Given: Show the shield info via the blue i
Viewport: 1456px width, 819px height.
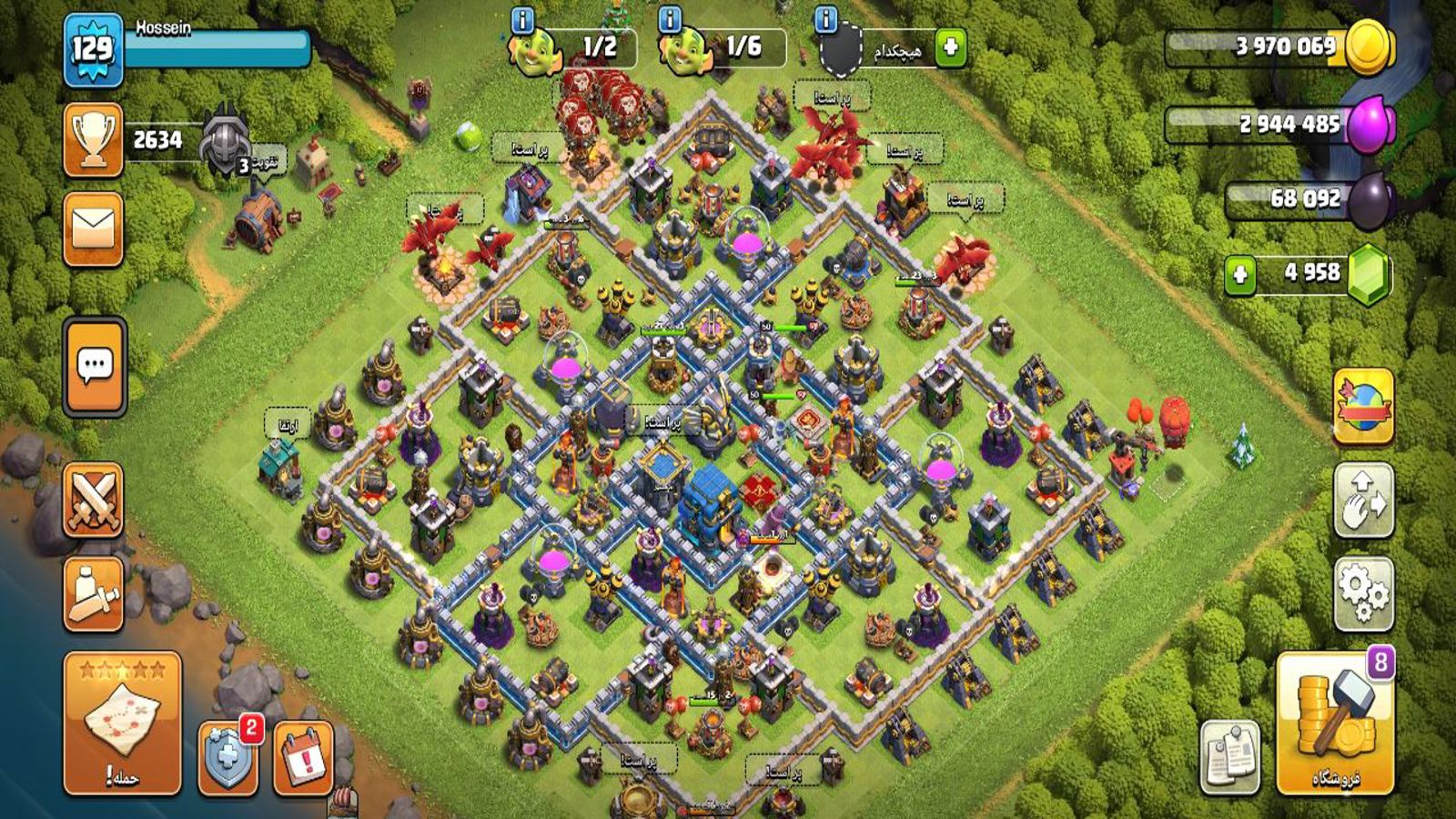Looking at the screenshot, I should 825,20.
